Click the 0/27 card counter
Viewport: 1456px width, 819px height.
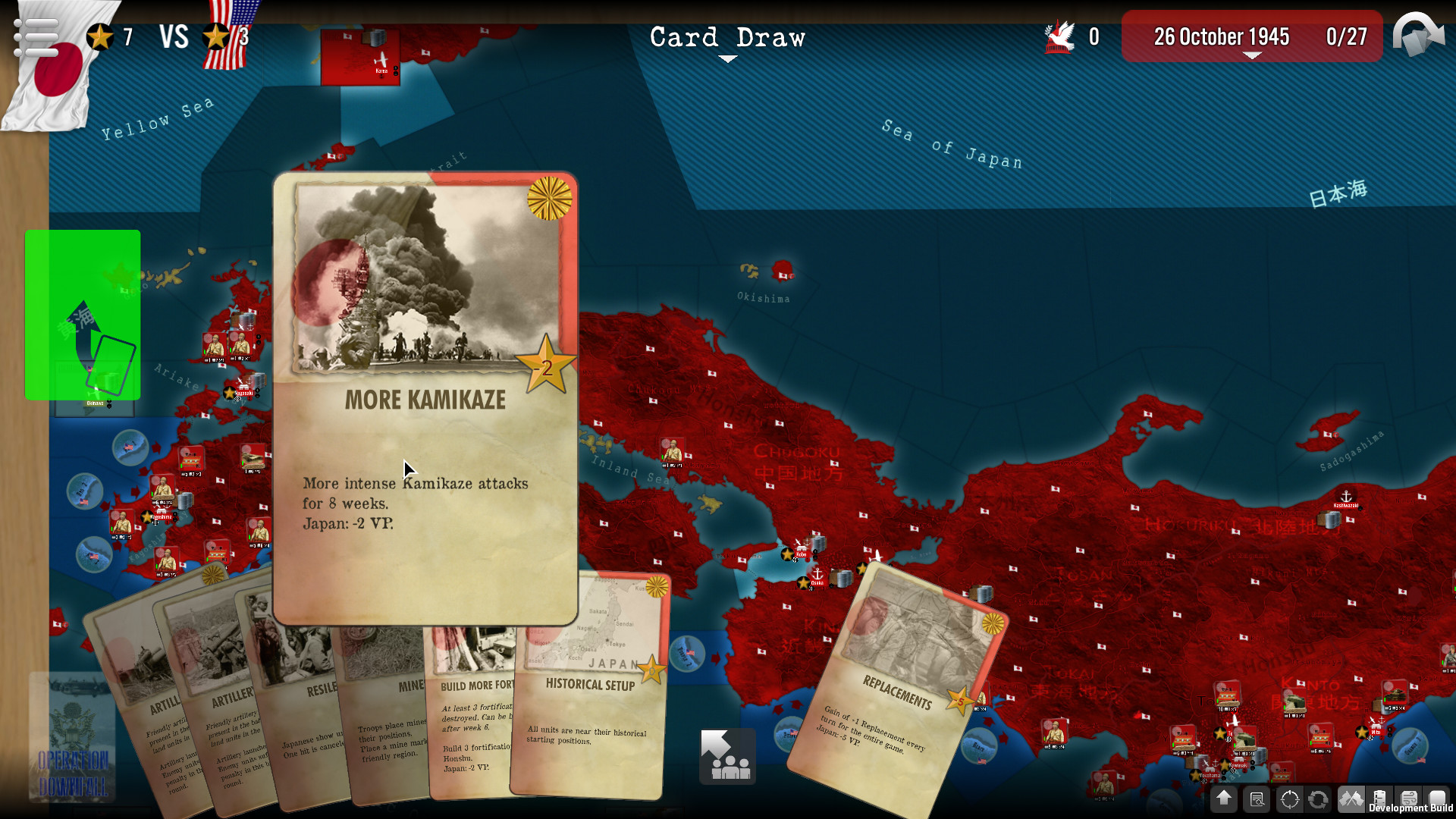tap(1345, 36)
